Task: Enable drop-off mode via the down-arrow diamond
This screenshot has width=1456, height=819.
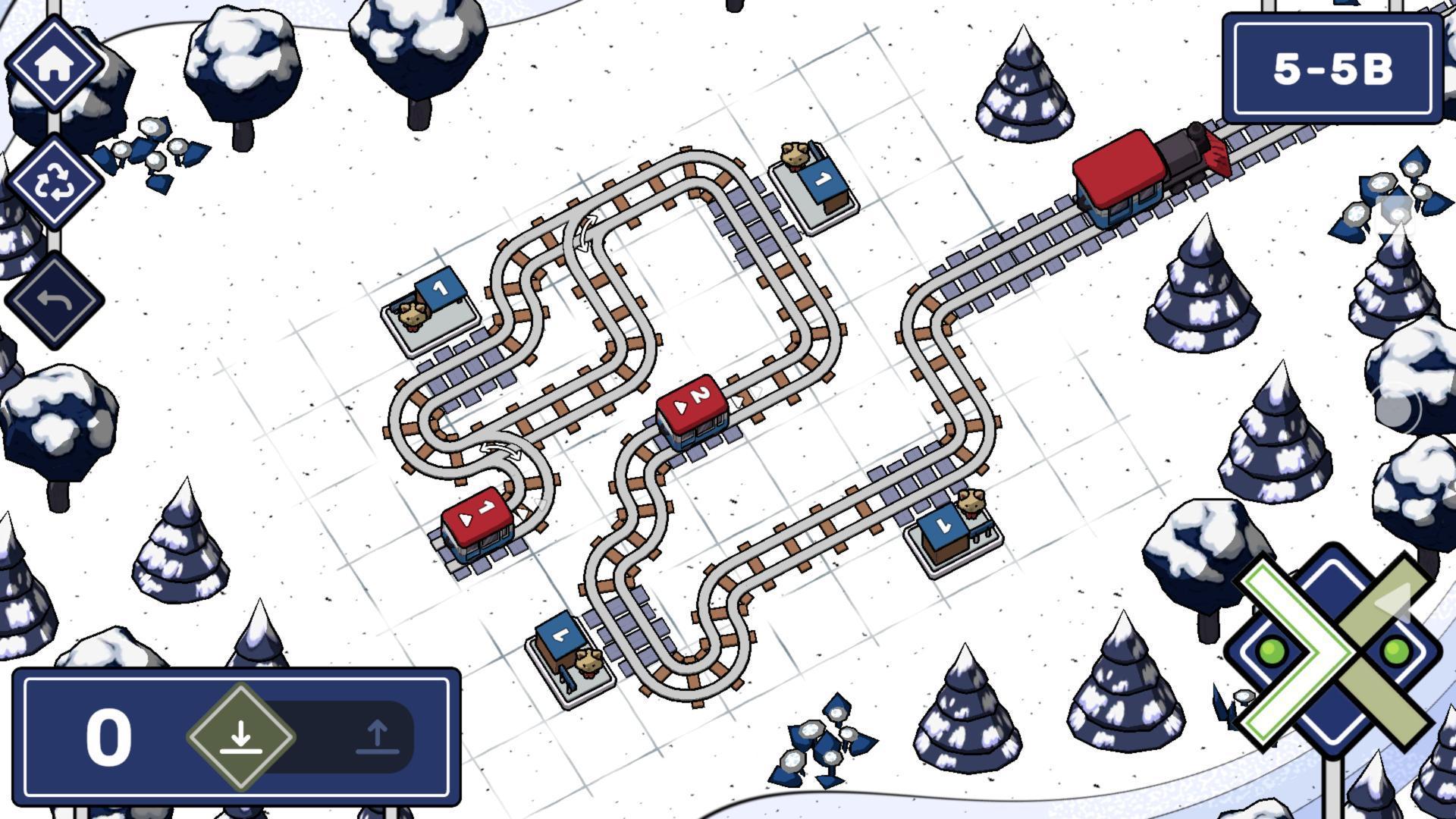Action: [x=241, y=734]
